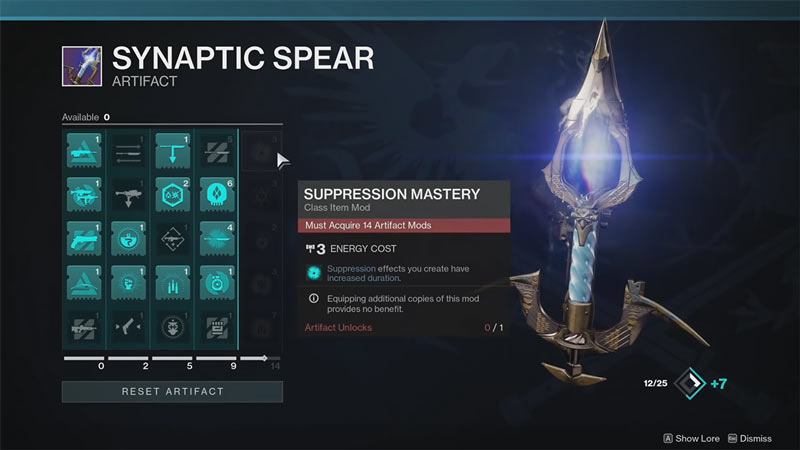800x450 pixels.
Task: Select the three bullets mod icon
Action: click(x=172, y=281)
